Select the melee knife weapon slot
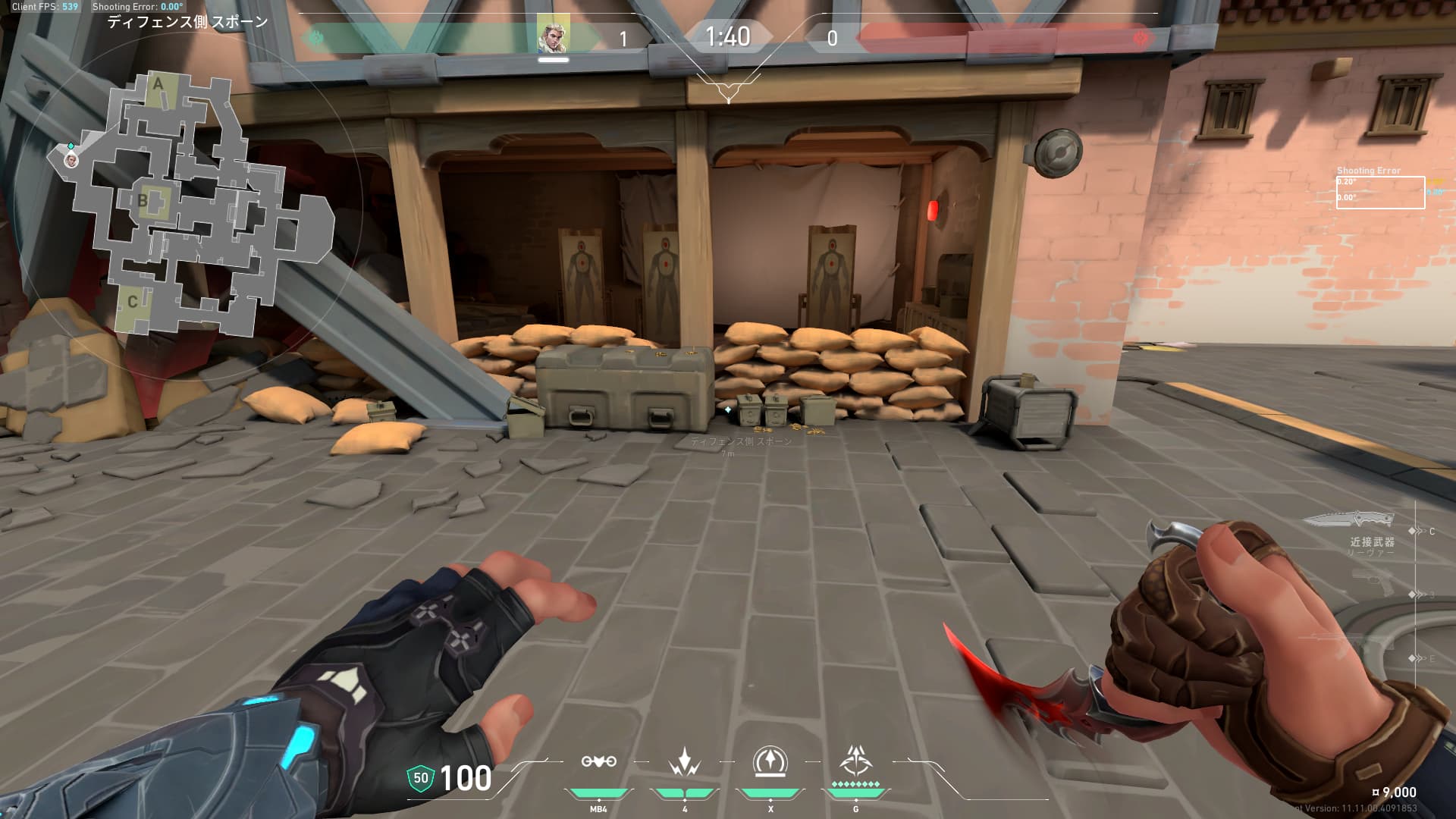This screenshot has width=1456, height=819. click(x=1349, y=520)
